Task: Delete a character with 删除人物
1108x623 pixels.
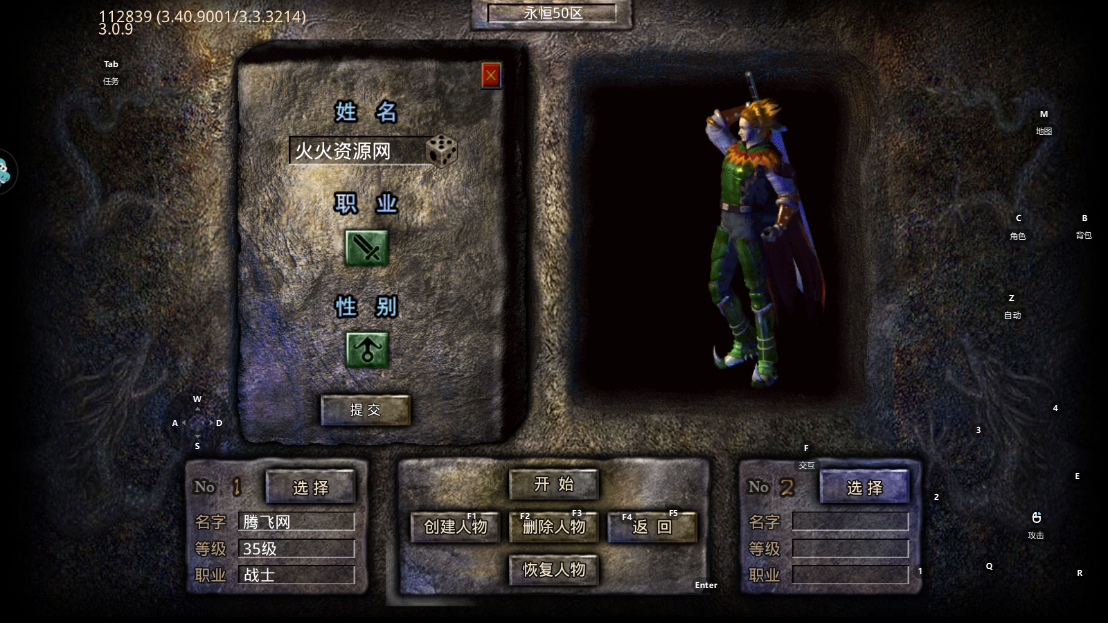Action: [554, 527]
